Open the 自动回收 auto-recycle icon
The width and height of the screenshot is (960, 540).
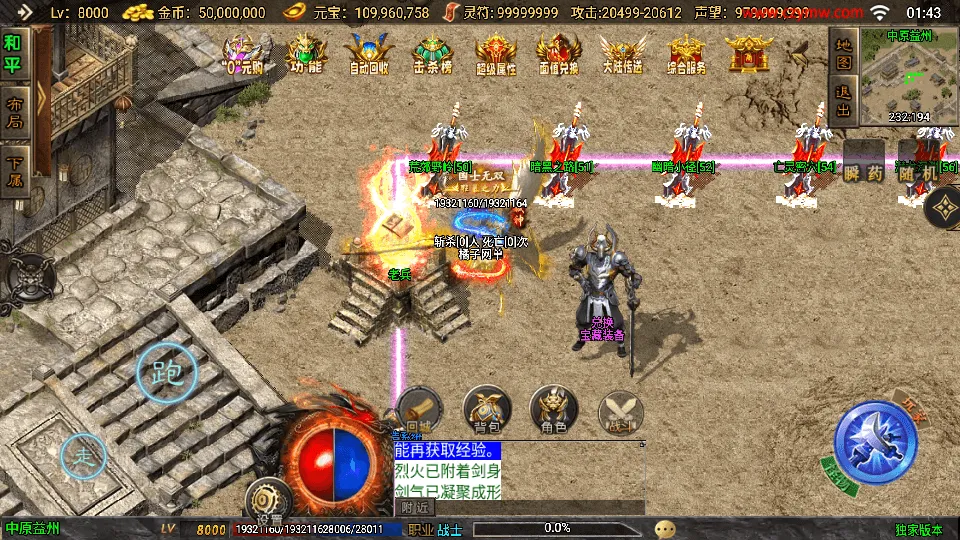(x=369, y=54)
